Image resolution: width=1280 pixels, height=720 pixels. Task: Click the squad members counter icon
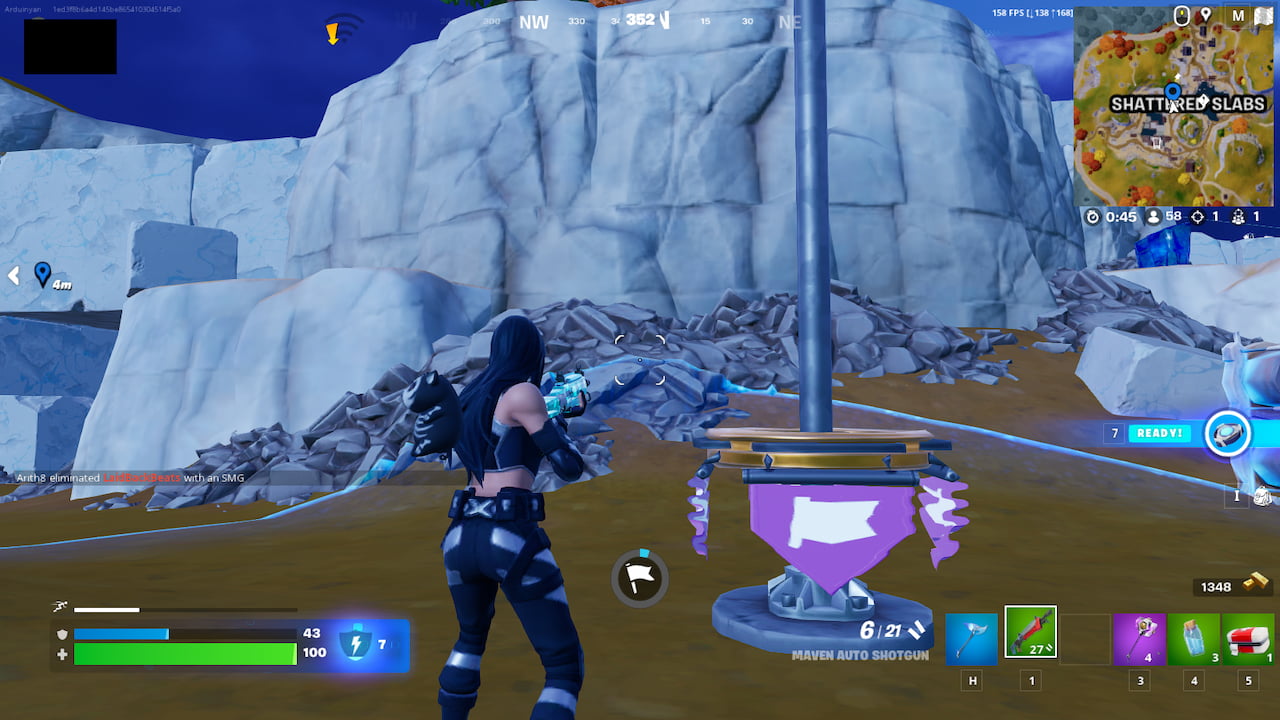point(1238,216)
